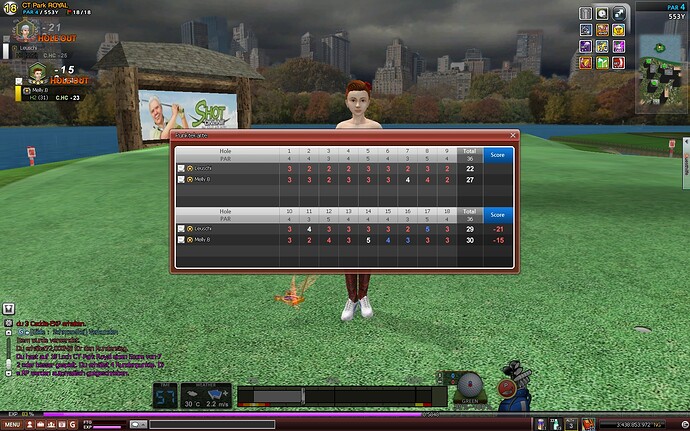This screenshot has height=431, width=690.
Task: Activate the green item icon in bottom row
Action: click(x=604, y=64)
